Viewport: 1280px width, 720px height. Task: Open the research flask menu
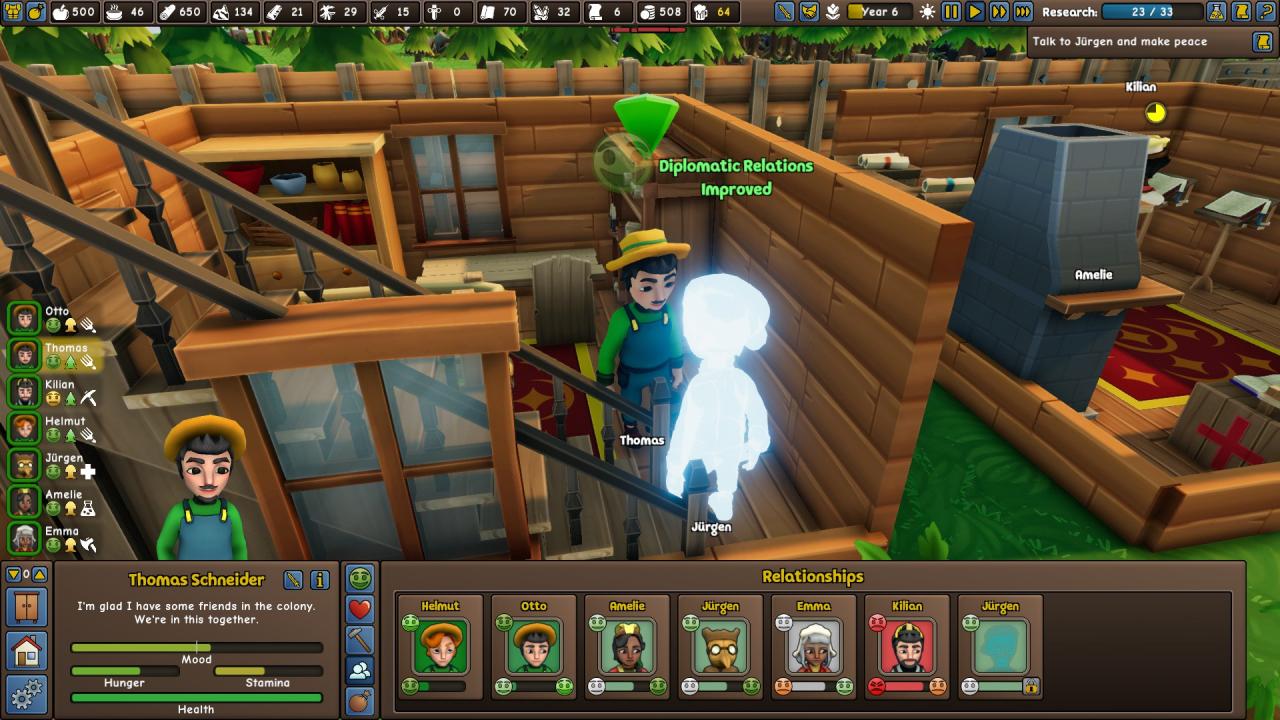[1217, 12]
